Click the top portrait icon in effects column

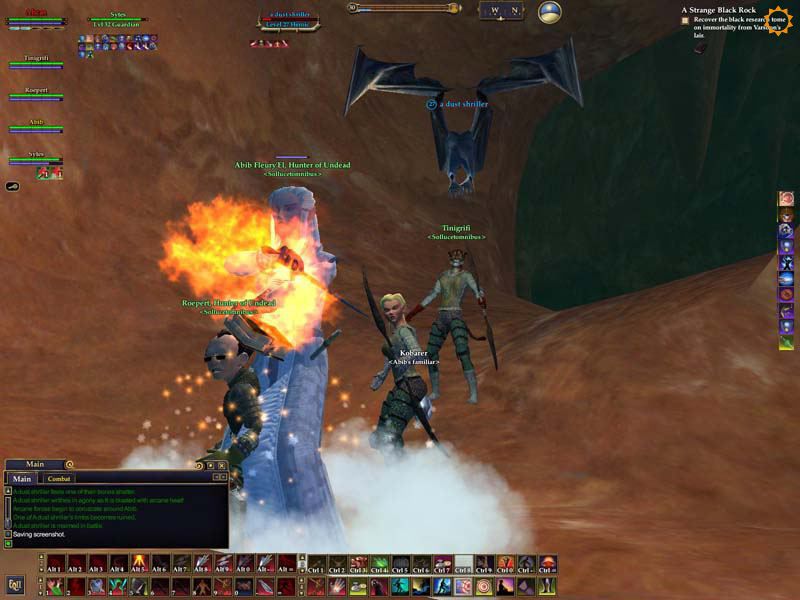[x=786, y=199]
